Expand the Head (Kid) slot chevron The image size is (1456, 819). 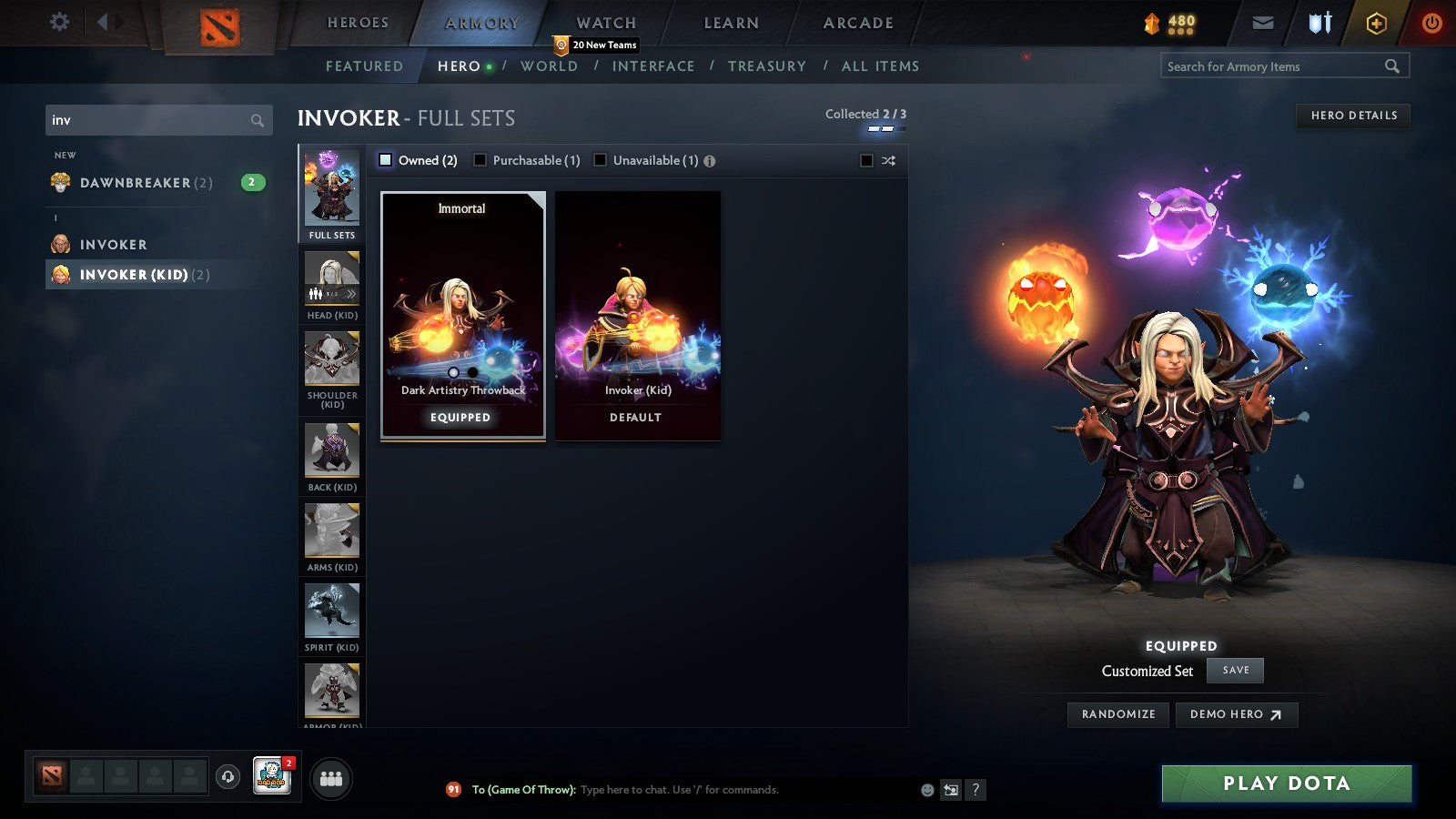click(x=351, y=294)
